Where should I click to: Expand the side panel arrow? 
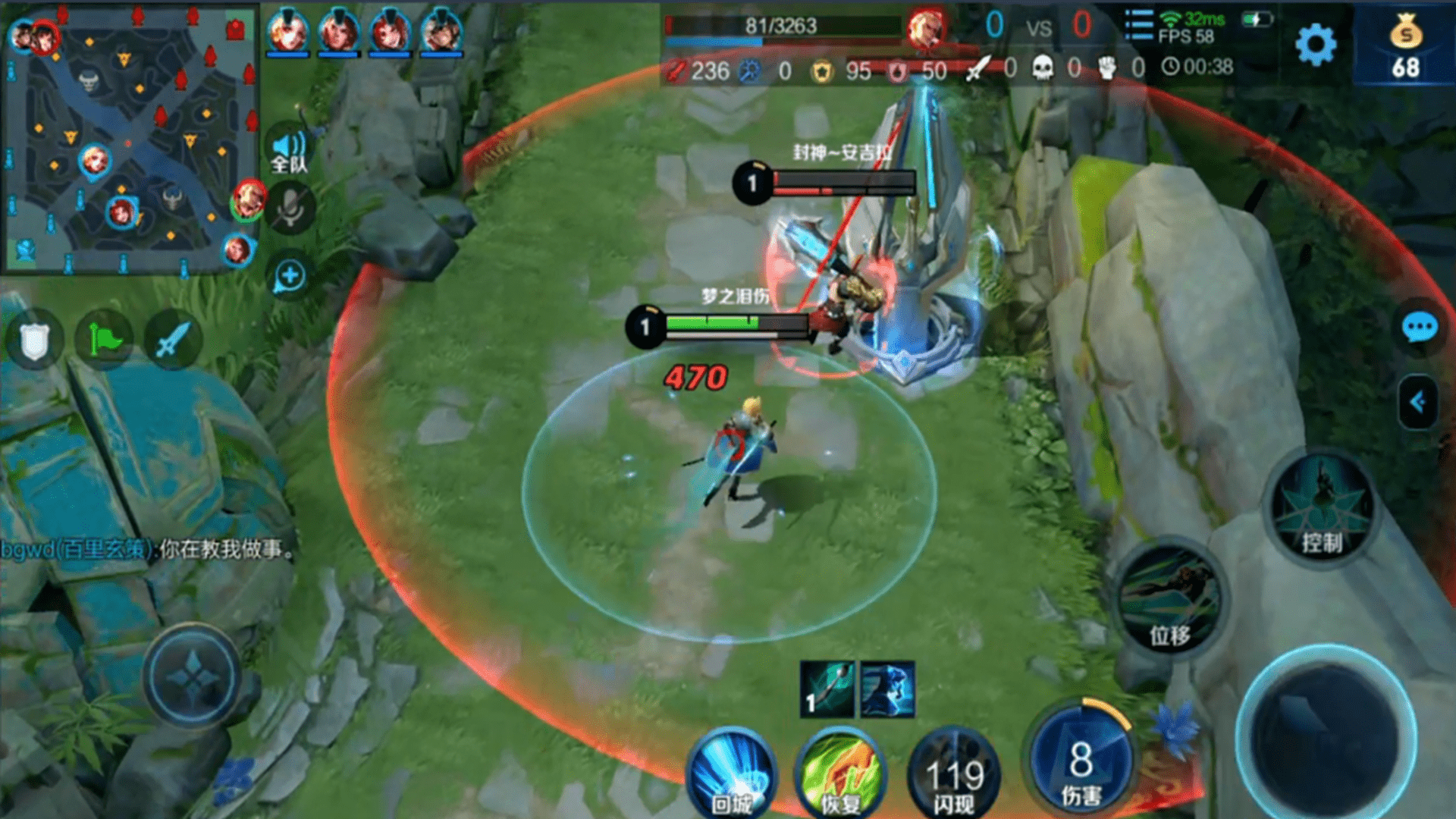click(1417, 402)
